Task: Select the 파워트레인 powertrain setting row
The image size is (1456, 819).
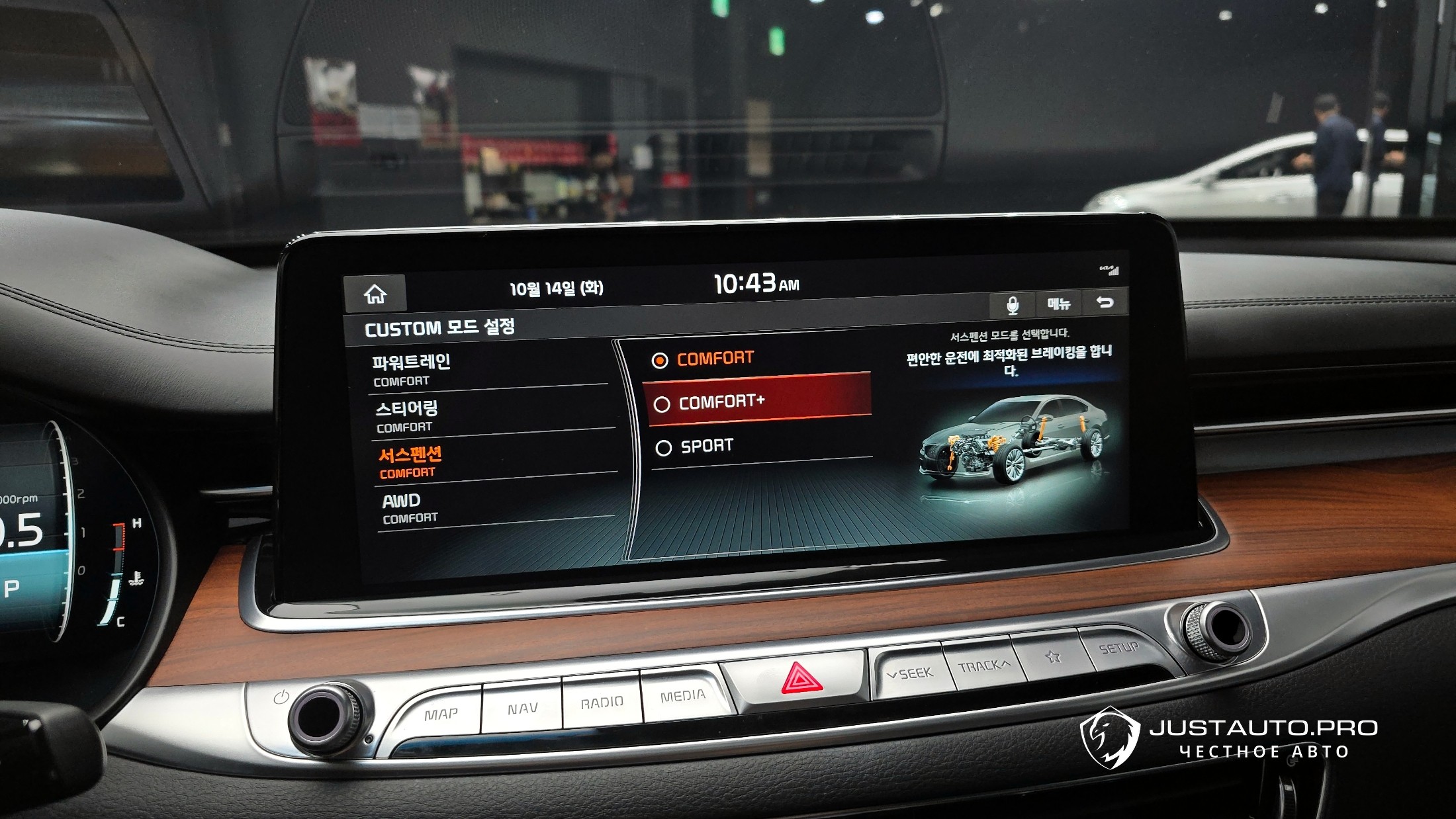Action: pyautogui.click(x=488, y=370)
